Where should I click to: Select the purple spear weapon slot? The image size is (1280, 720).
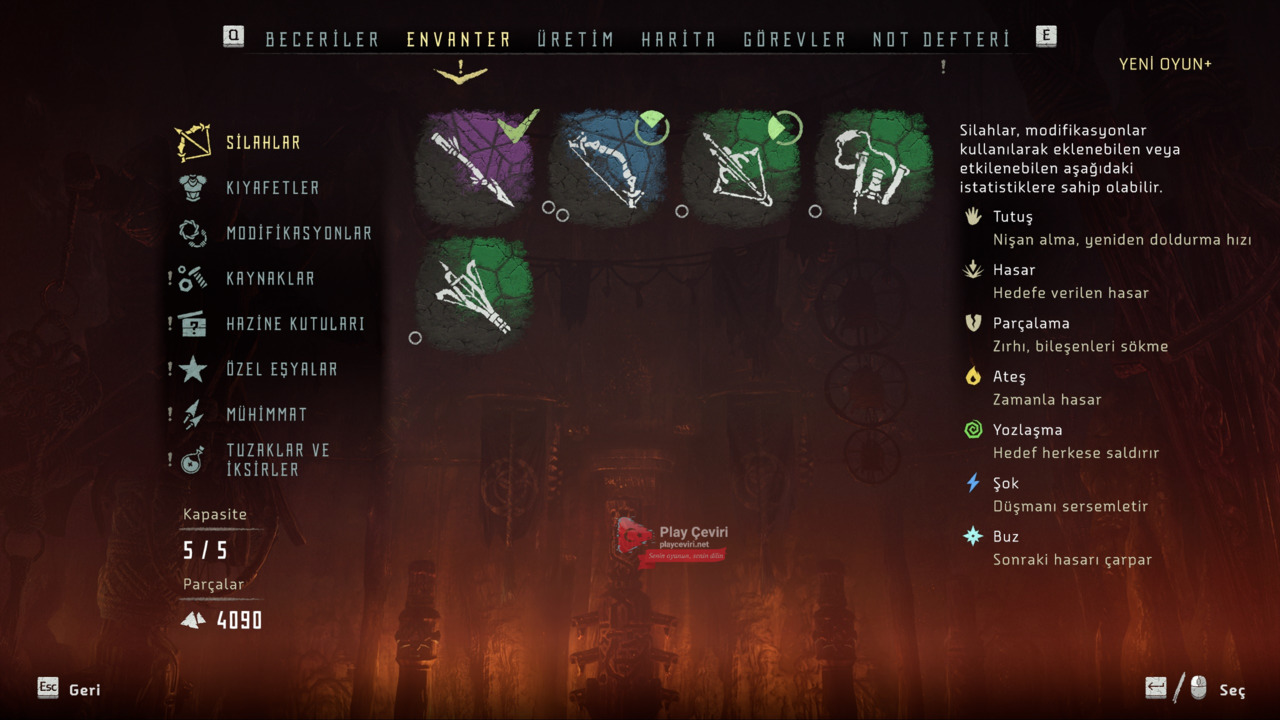[x=476, y=167]
